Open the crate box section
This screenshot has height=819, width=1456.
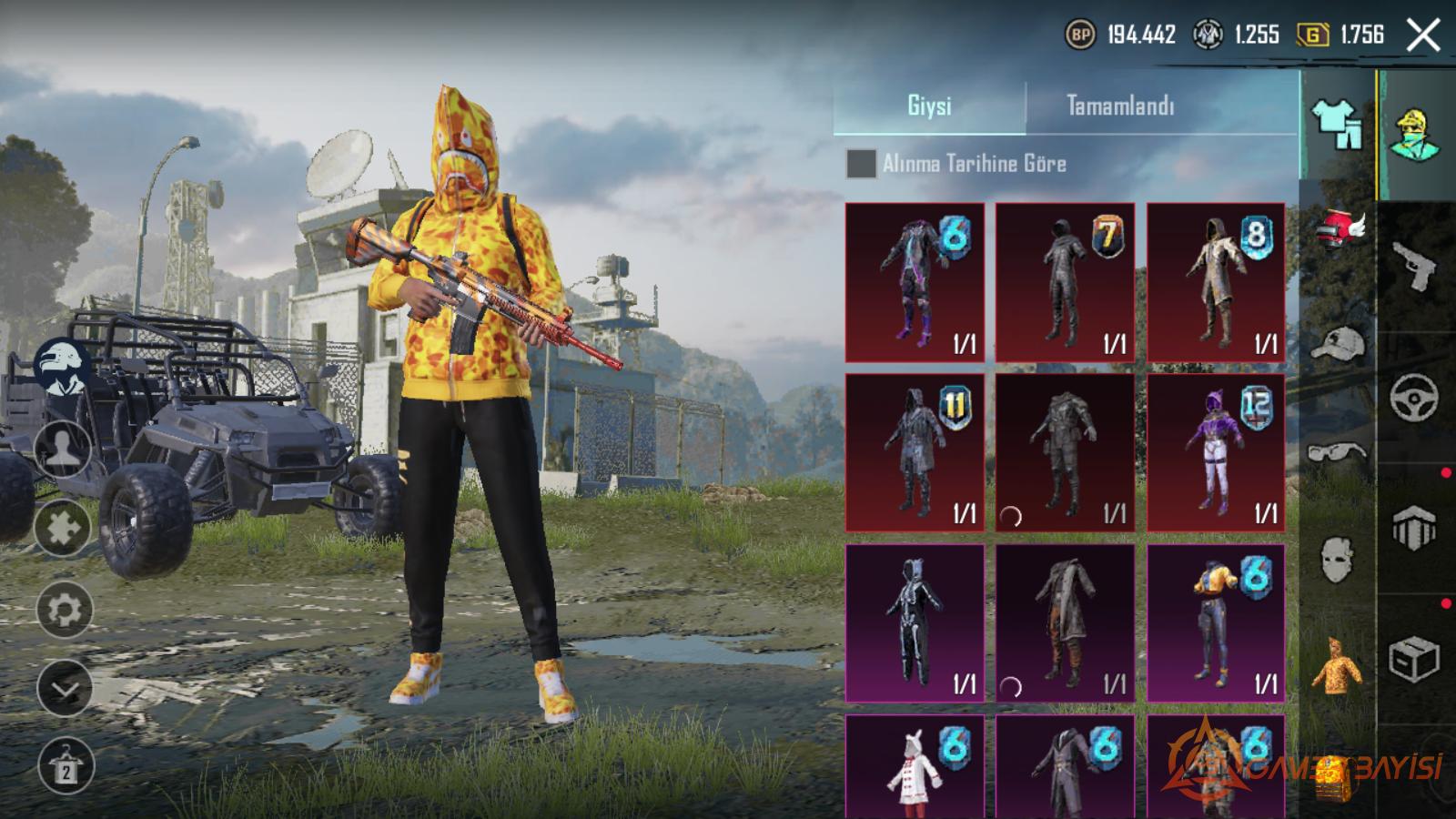pos(1414,659)
